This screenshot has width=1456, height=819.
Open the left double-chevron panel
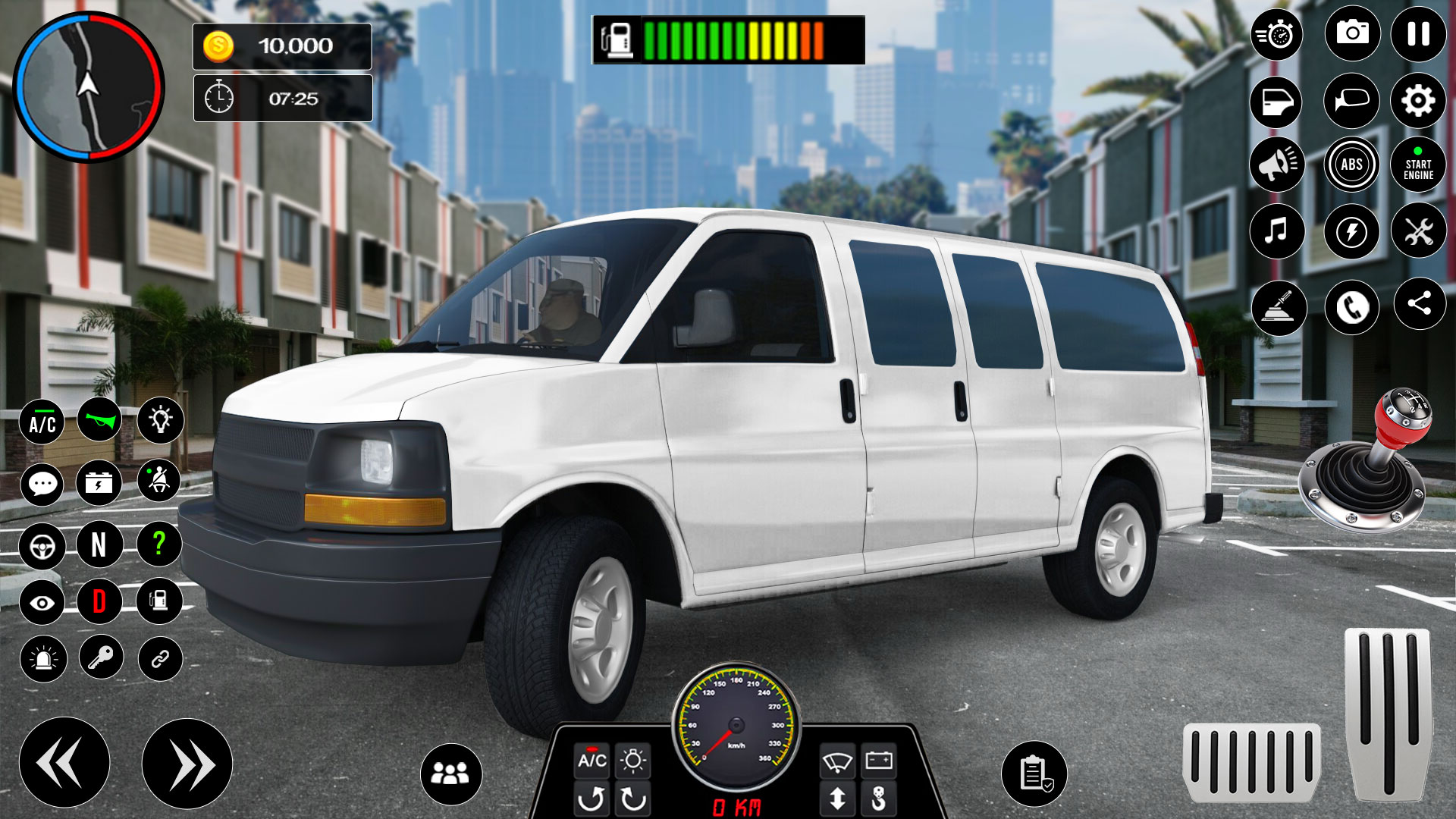coord(67,761)
